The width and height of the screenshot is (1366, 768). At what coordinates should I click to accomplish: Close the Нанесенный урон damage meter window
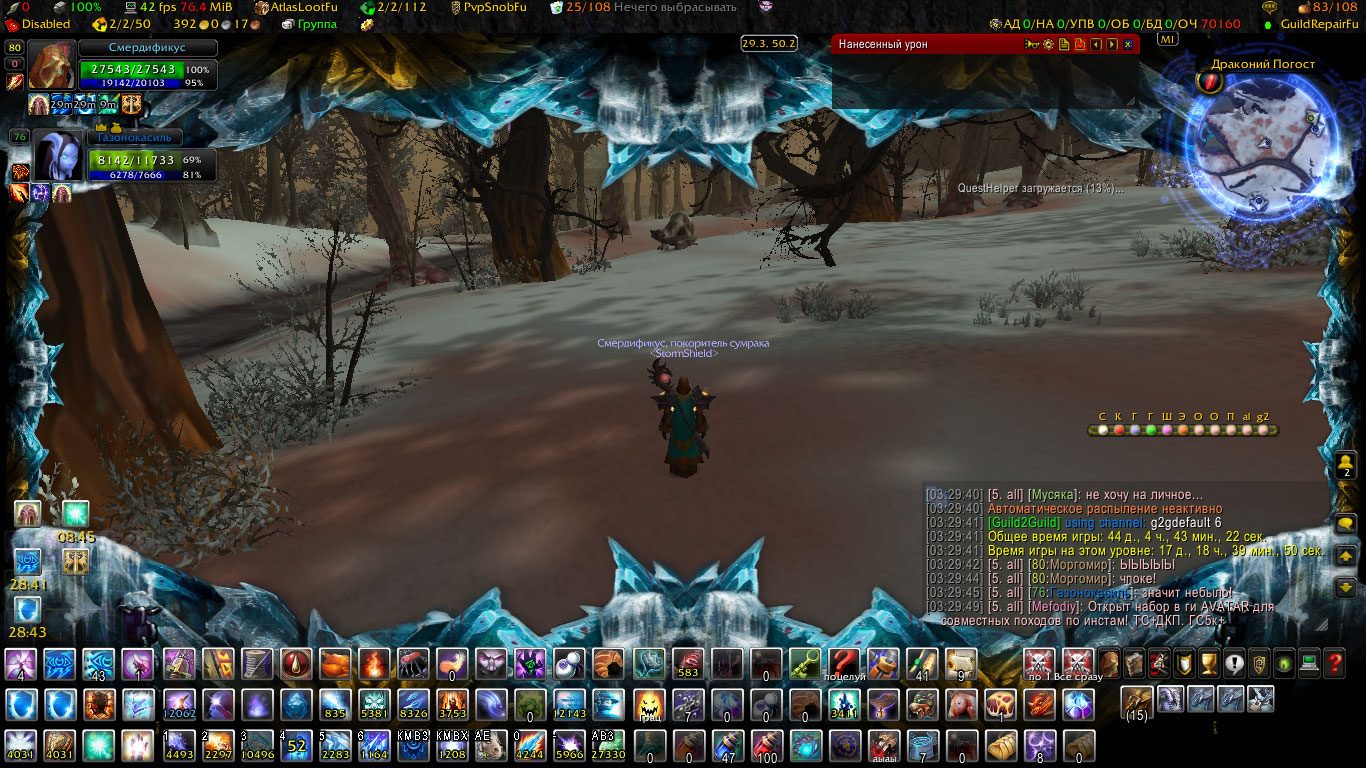(1127, 44)
